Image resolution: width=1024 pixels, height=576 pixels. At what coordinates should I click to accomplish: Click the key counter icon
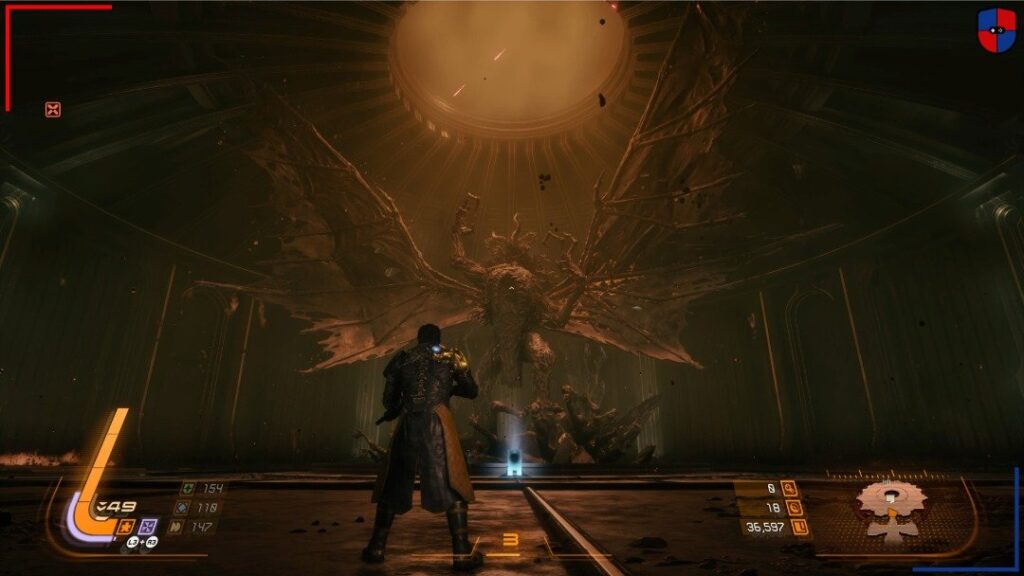coord(790,488)
